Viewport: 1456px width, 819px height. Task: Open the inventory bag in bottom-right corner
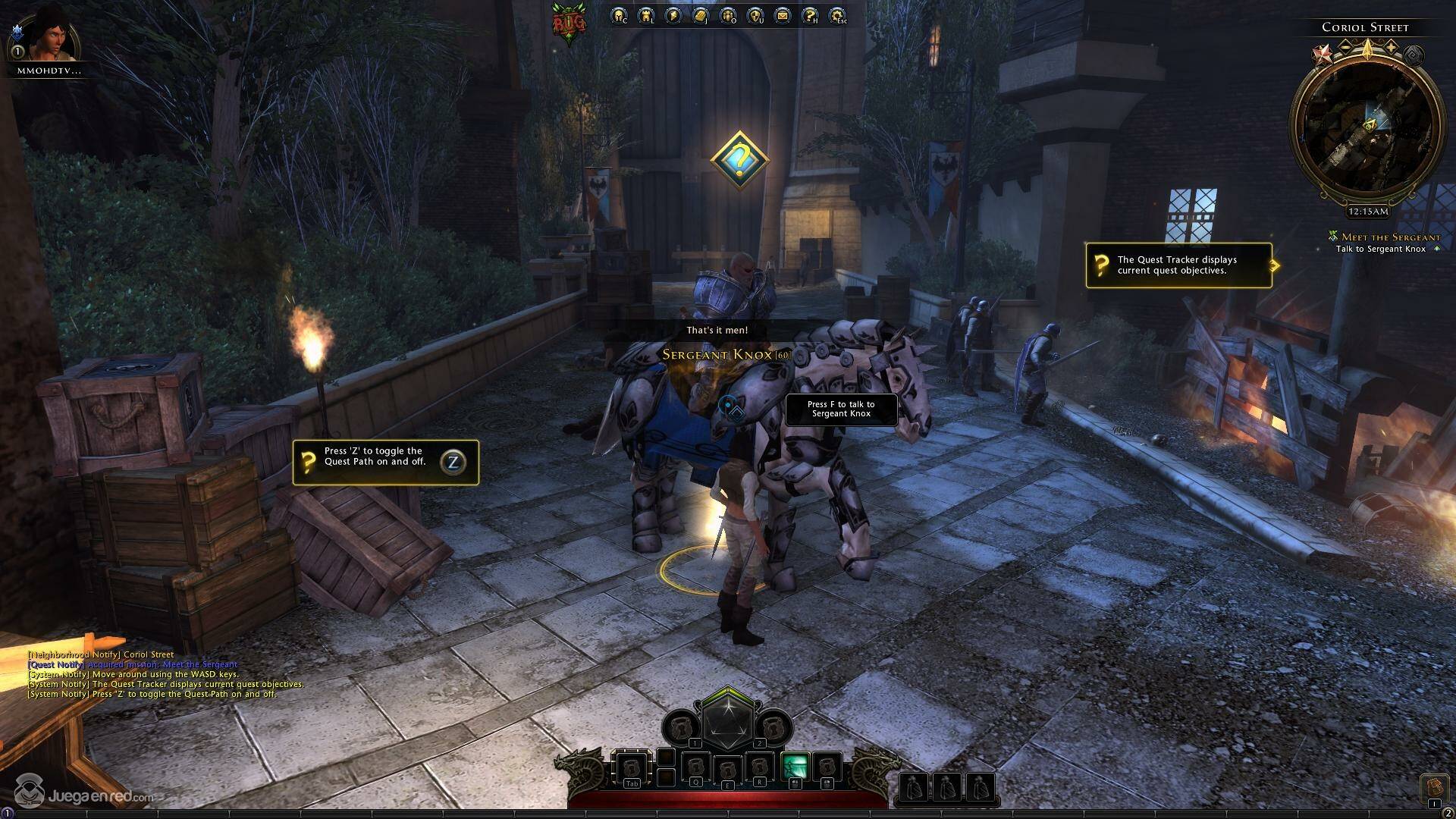click(x=1433, y=787)
